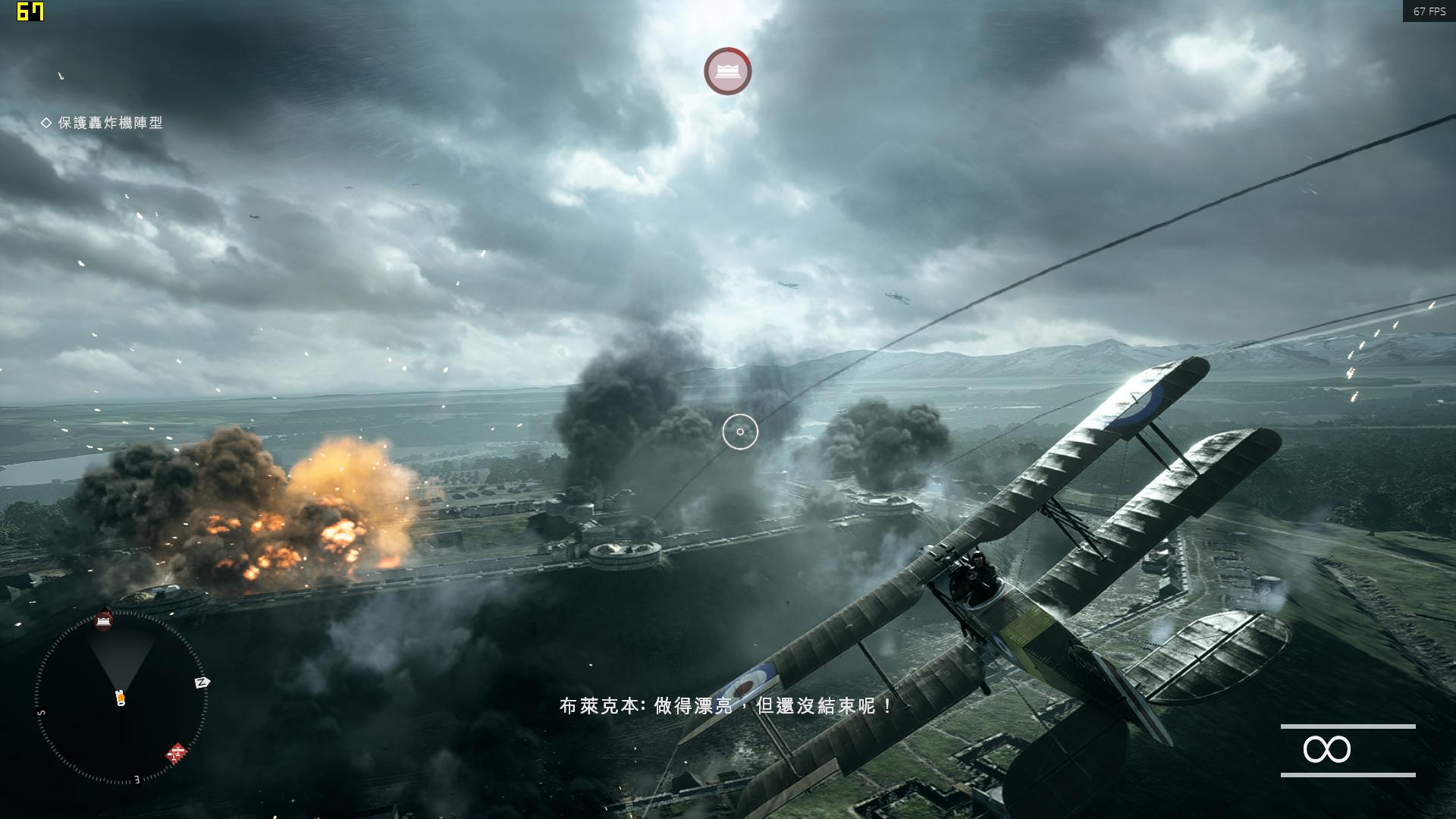1456x819 pixels.
Task: Click the crosshair reticle at screen center
Action: [739, 431]
